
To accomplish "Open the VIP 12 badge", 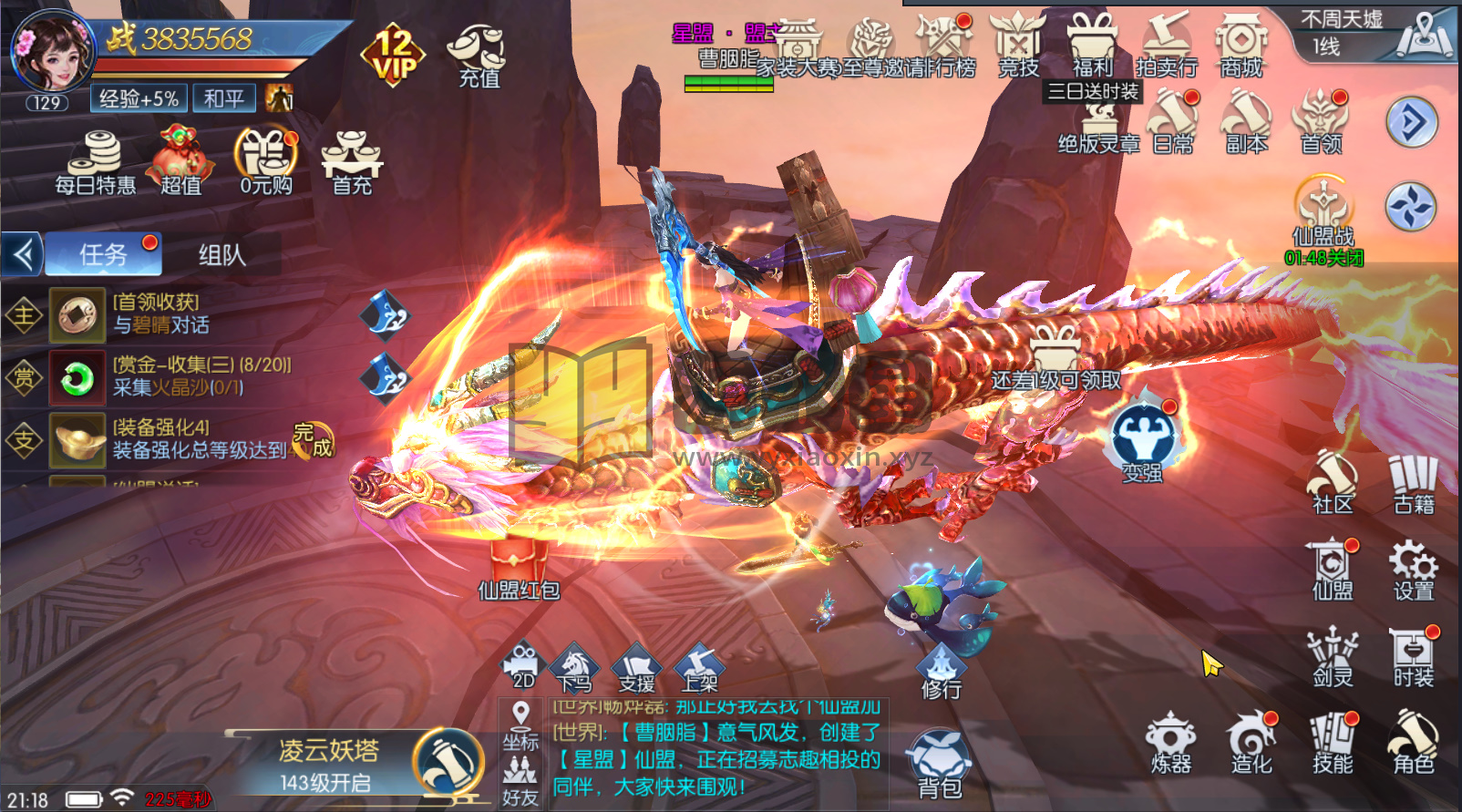I will pos(393,55).
